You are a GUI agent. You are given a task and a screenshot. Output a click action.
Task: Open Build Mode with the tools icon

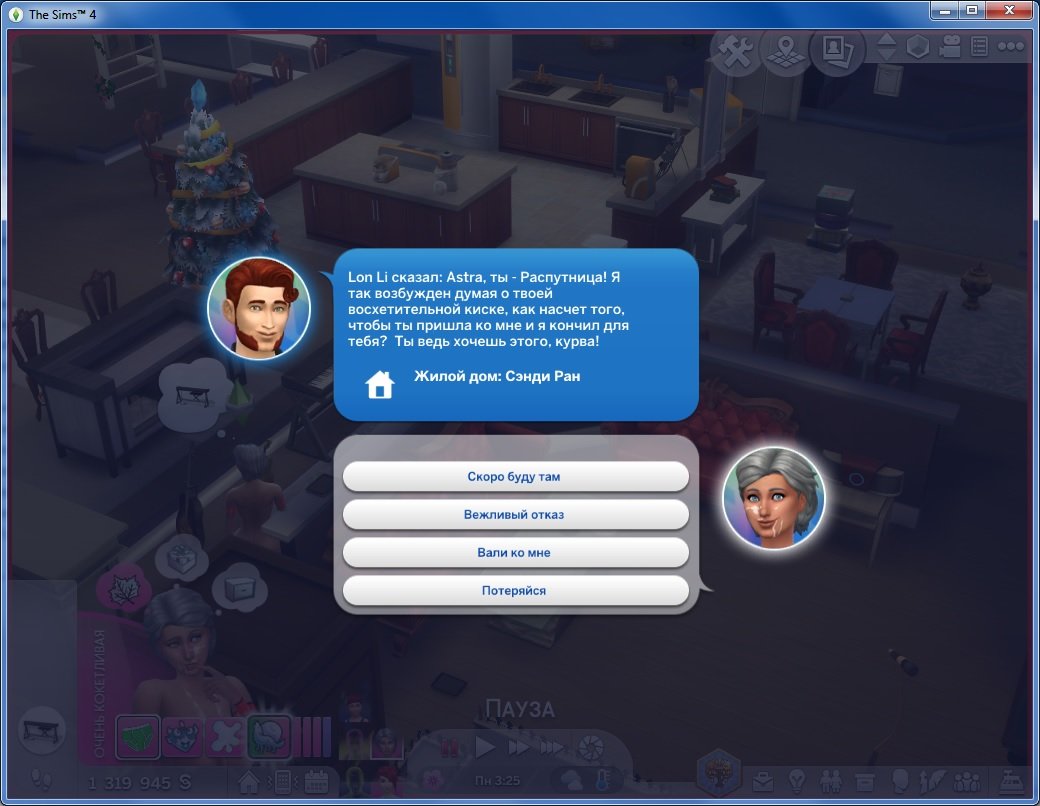click(x=736, y=52)
